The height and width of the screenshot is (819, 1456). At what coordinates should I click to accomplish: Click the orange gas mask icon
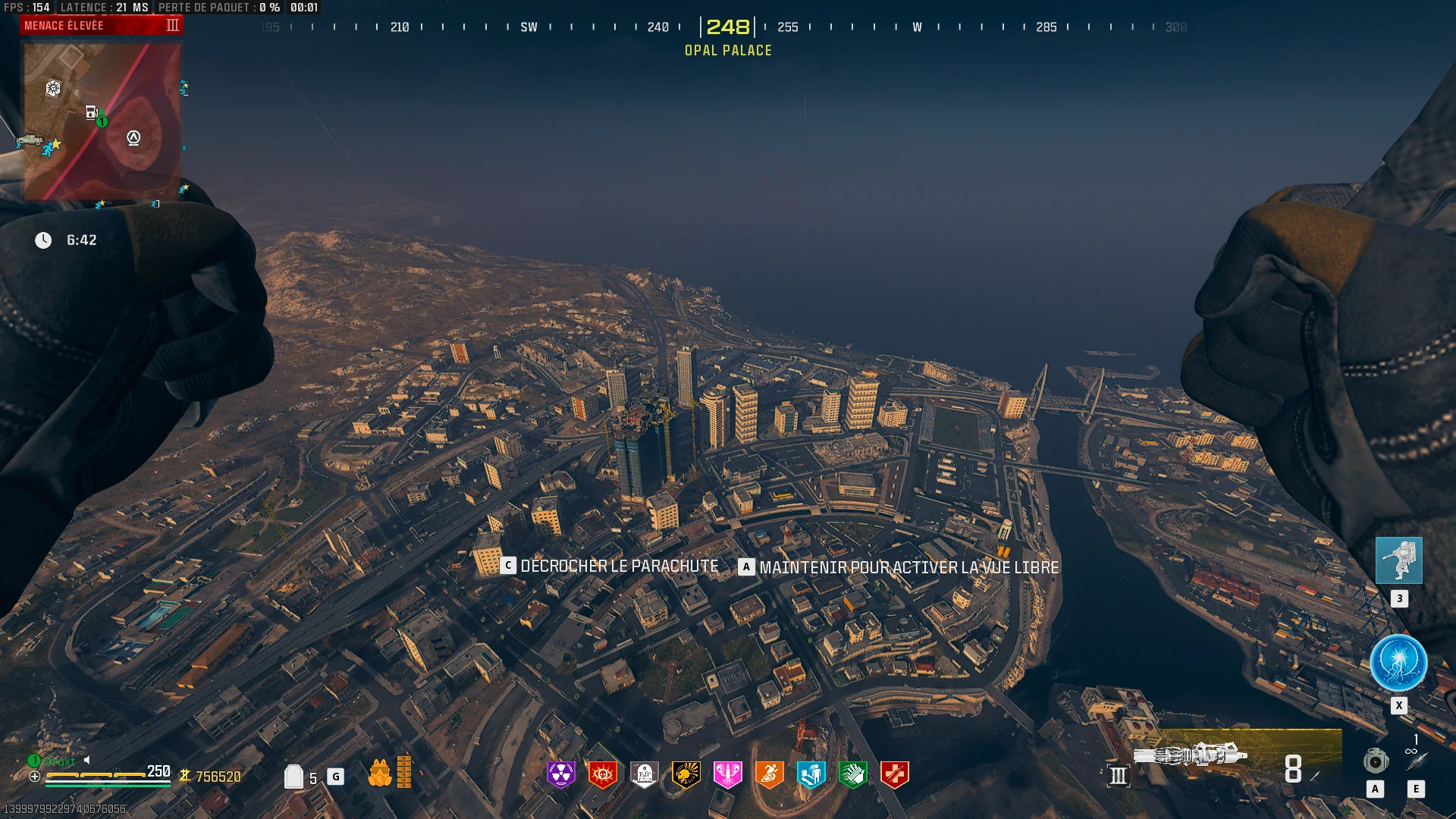click(380, 773)
